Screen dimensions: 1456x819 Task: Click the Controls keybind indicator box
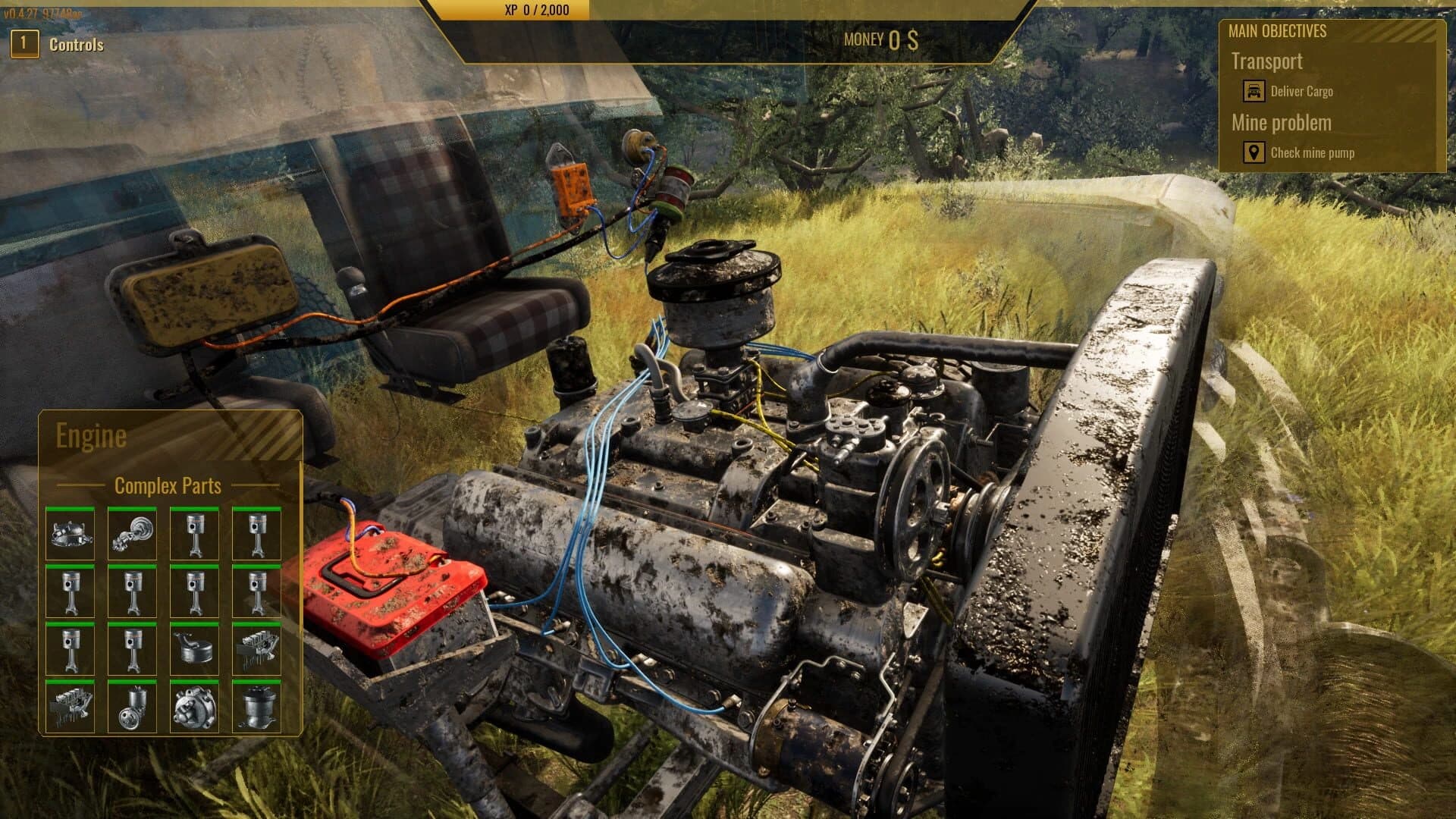(x=24, y=43)
